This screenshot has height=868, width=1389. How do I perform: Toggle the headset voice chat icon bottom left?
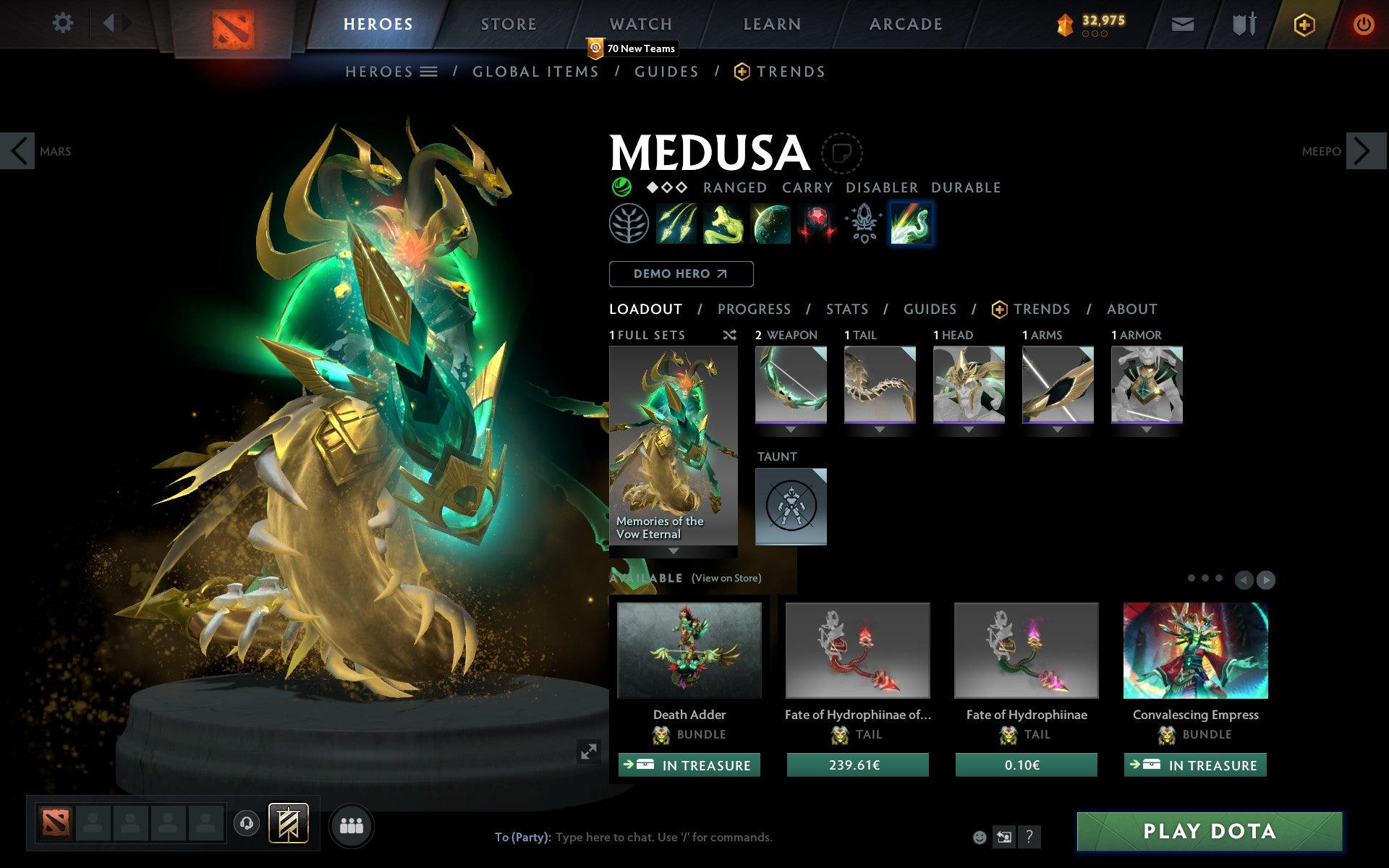point(247,822)
